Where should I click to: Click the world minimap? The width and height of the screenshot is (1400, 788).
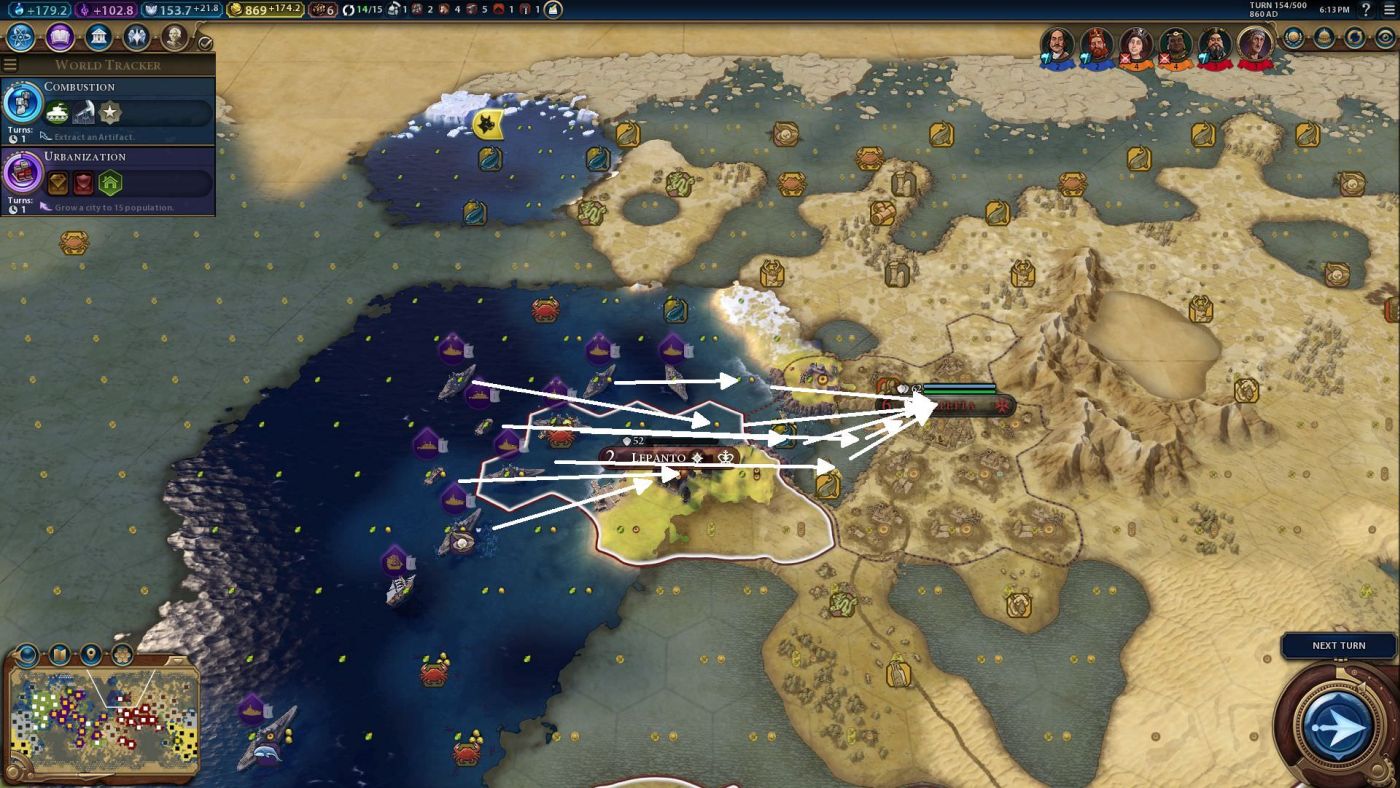point(102,716)
